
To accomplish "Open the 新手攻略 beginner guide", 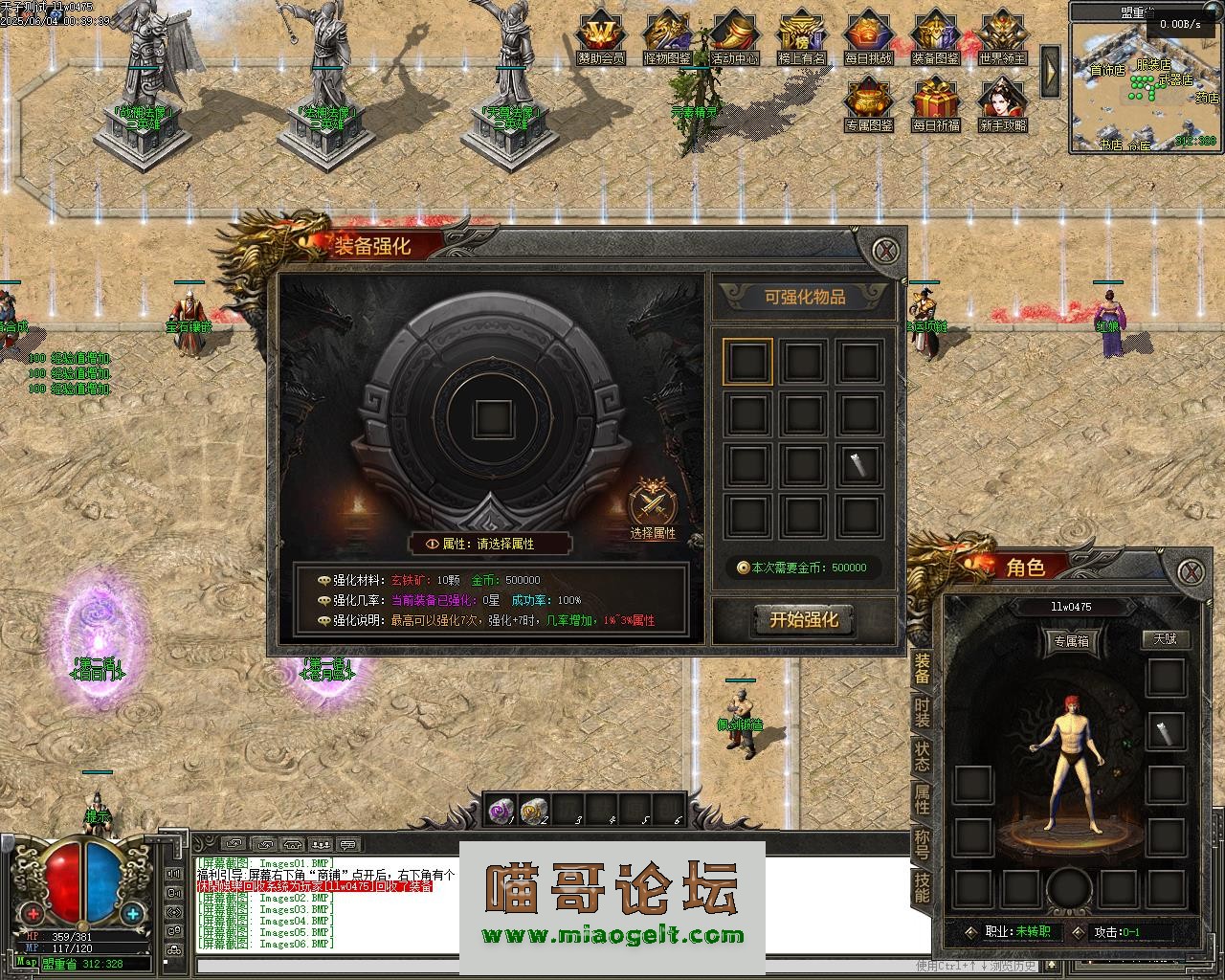I will 1002,103.
